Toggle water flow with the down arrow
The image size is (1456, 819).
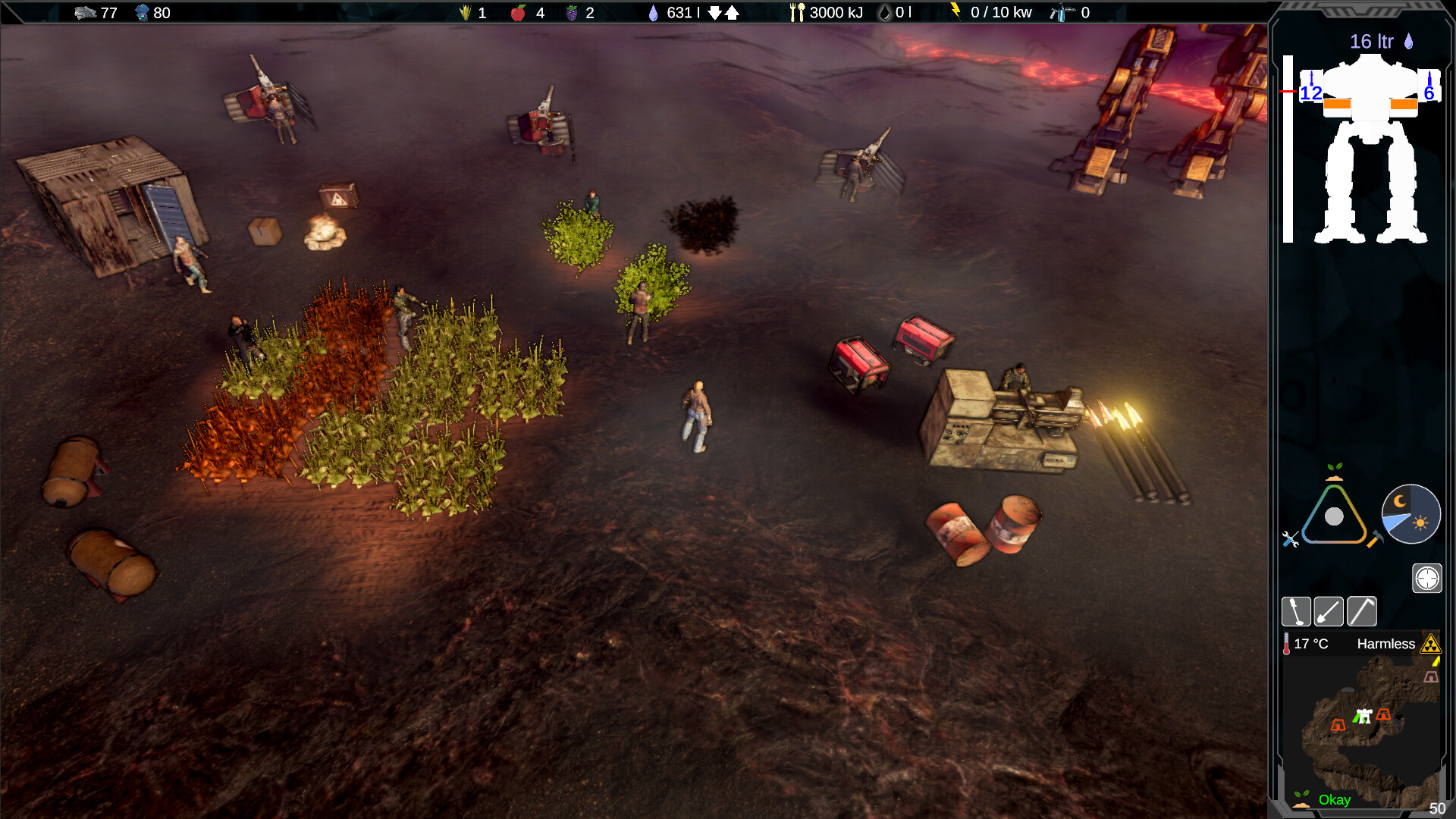pos(714,12)
